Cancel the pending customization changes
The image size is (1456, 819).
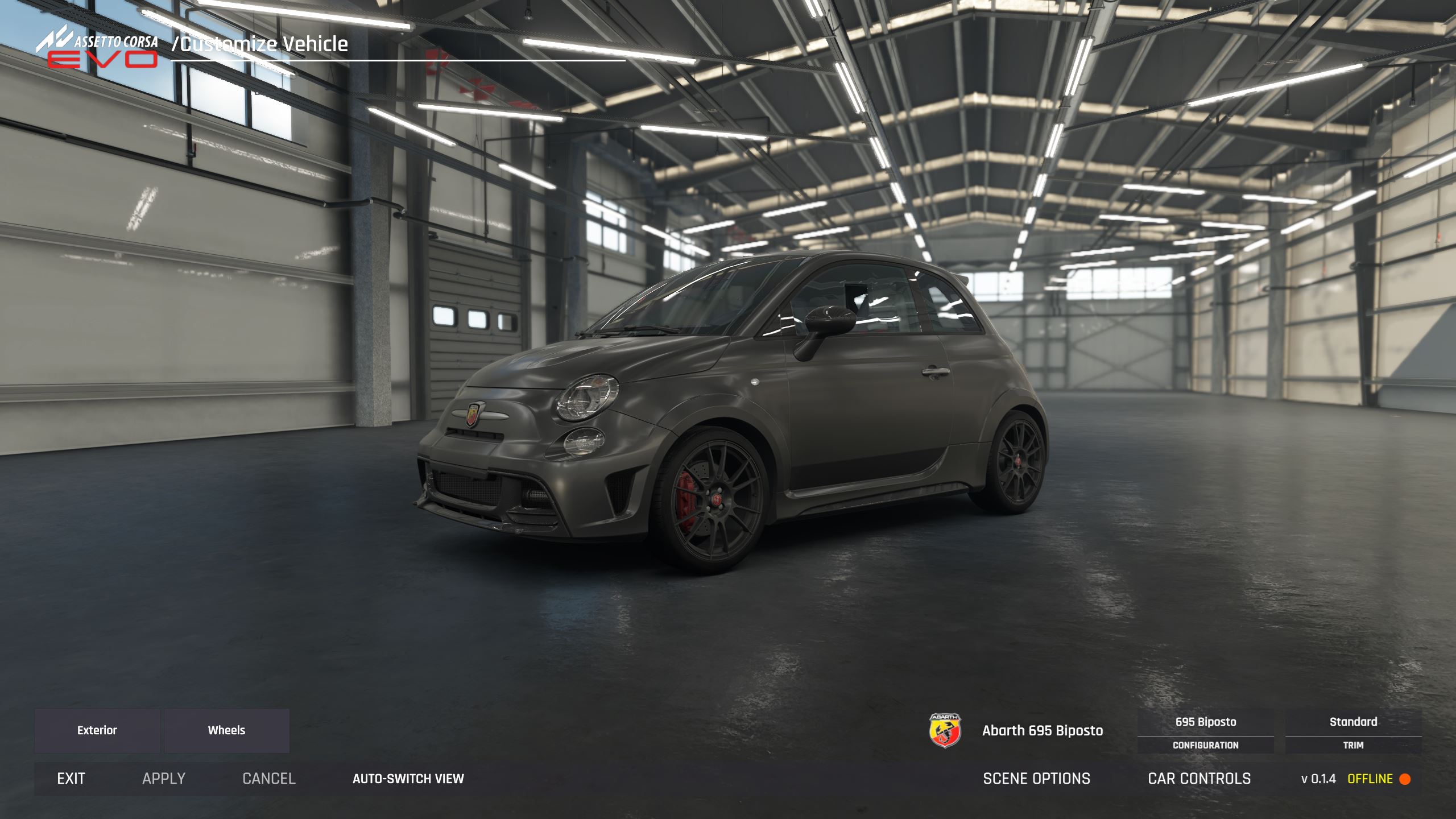(269, 779)
